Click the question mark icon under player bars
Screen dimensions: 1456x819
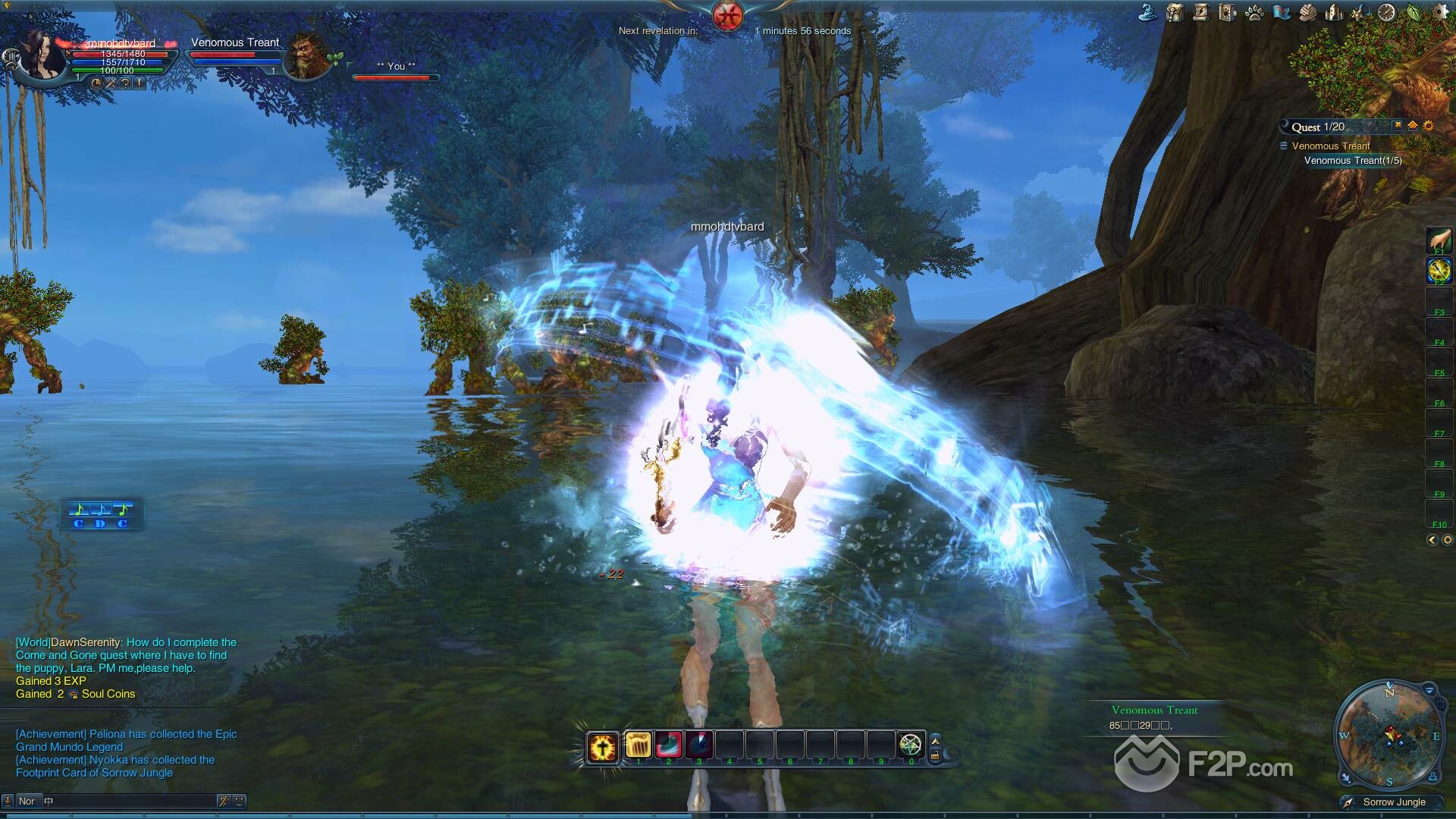(125, 84)
